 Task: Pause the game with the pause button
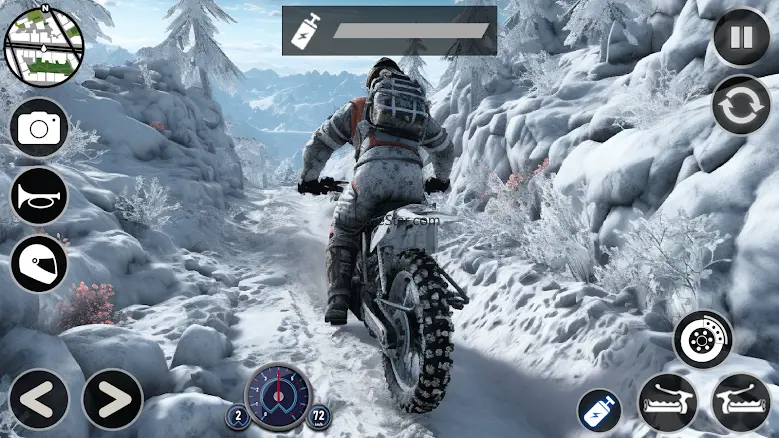pyautogui.click(x=741, y=40)
